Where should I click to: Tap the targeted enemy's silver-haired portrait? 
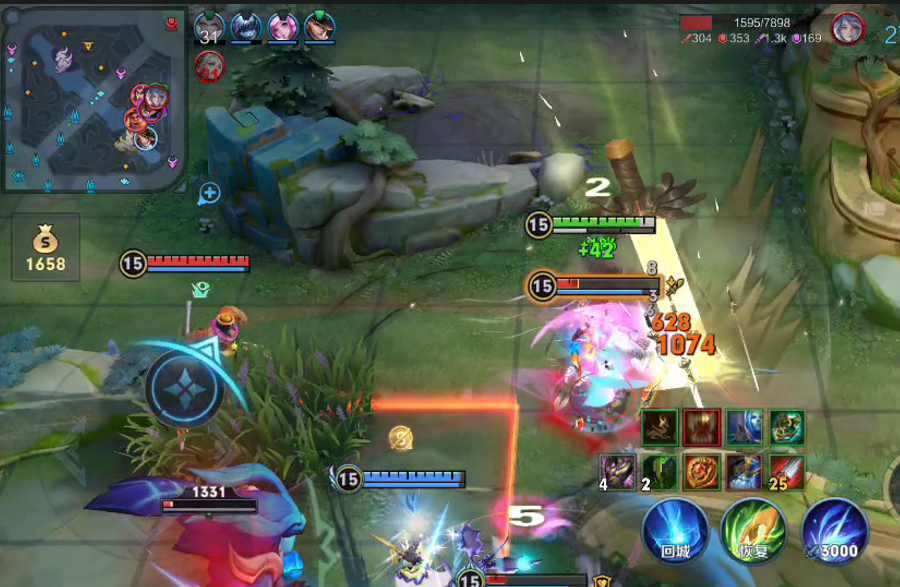(x=846, y=28)
